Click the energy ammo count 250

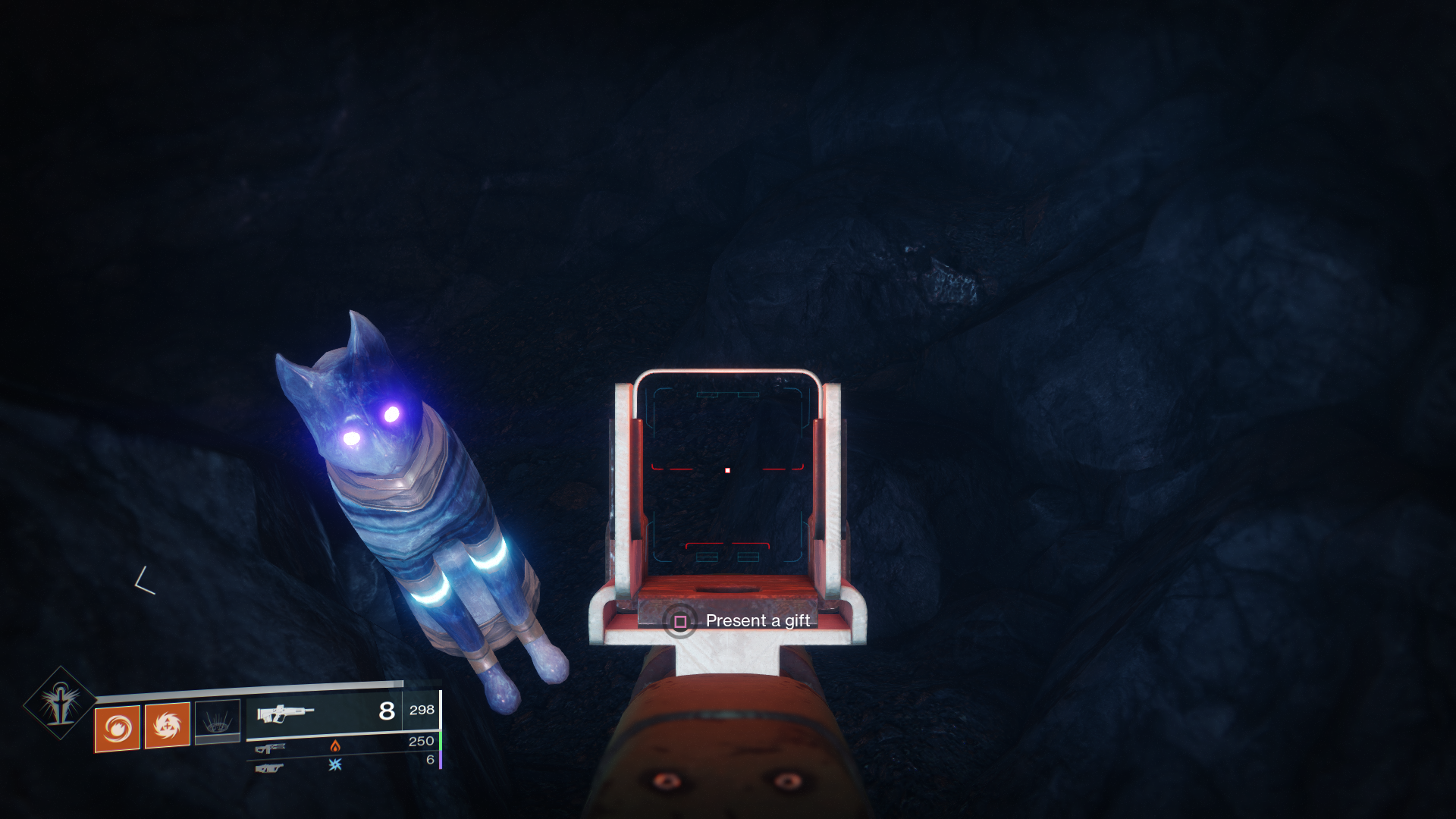[x=423, y=741]
